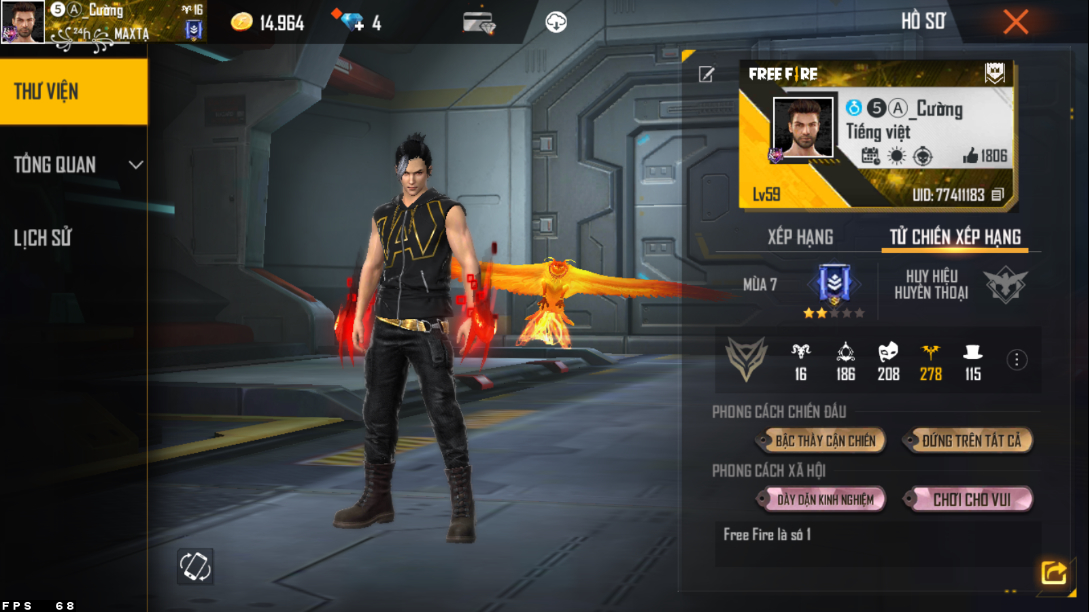Rotate the character view with the rotate icon
The image size is (1089, 612).
pos(195,566)
